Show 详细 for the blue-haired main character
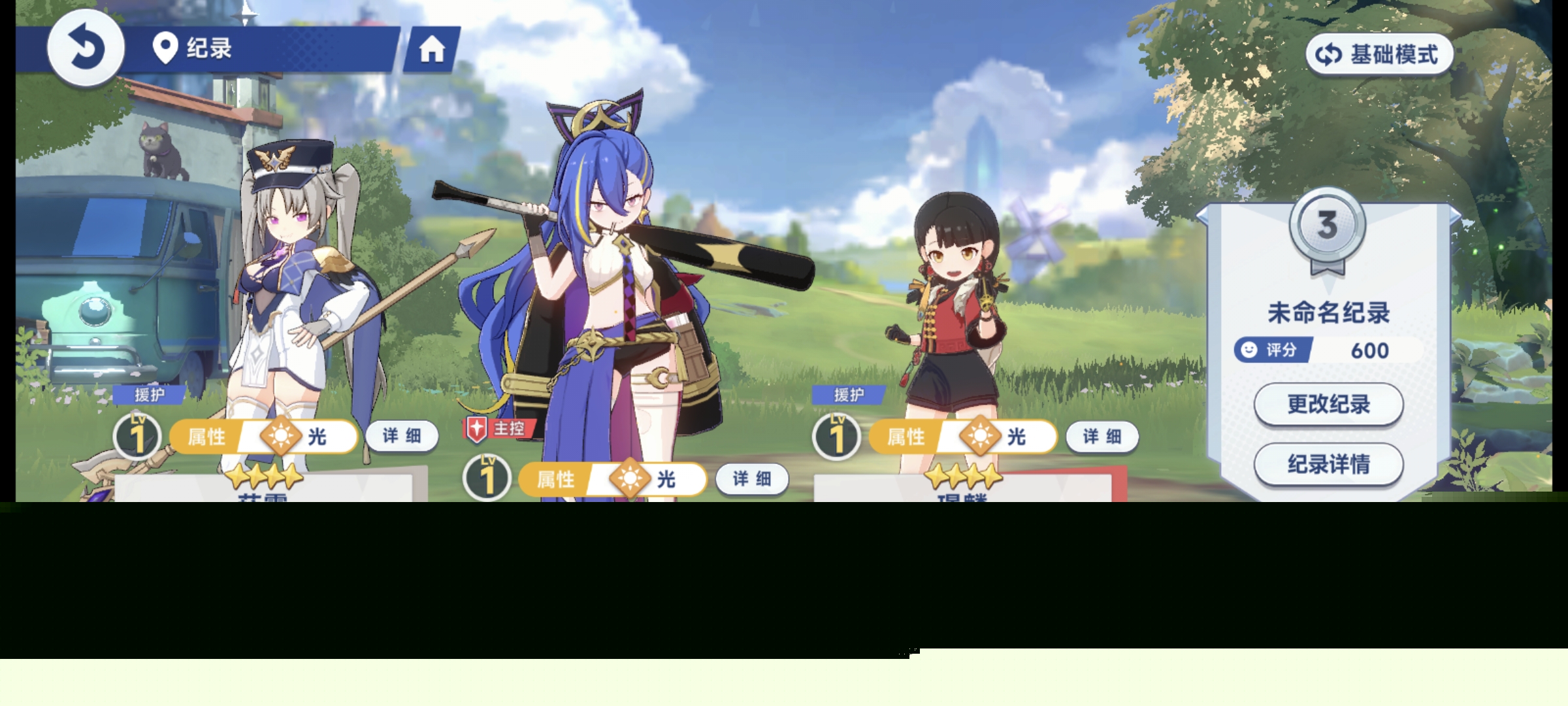This screenshot has width=1568, height=706. point(751,479)
